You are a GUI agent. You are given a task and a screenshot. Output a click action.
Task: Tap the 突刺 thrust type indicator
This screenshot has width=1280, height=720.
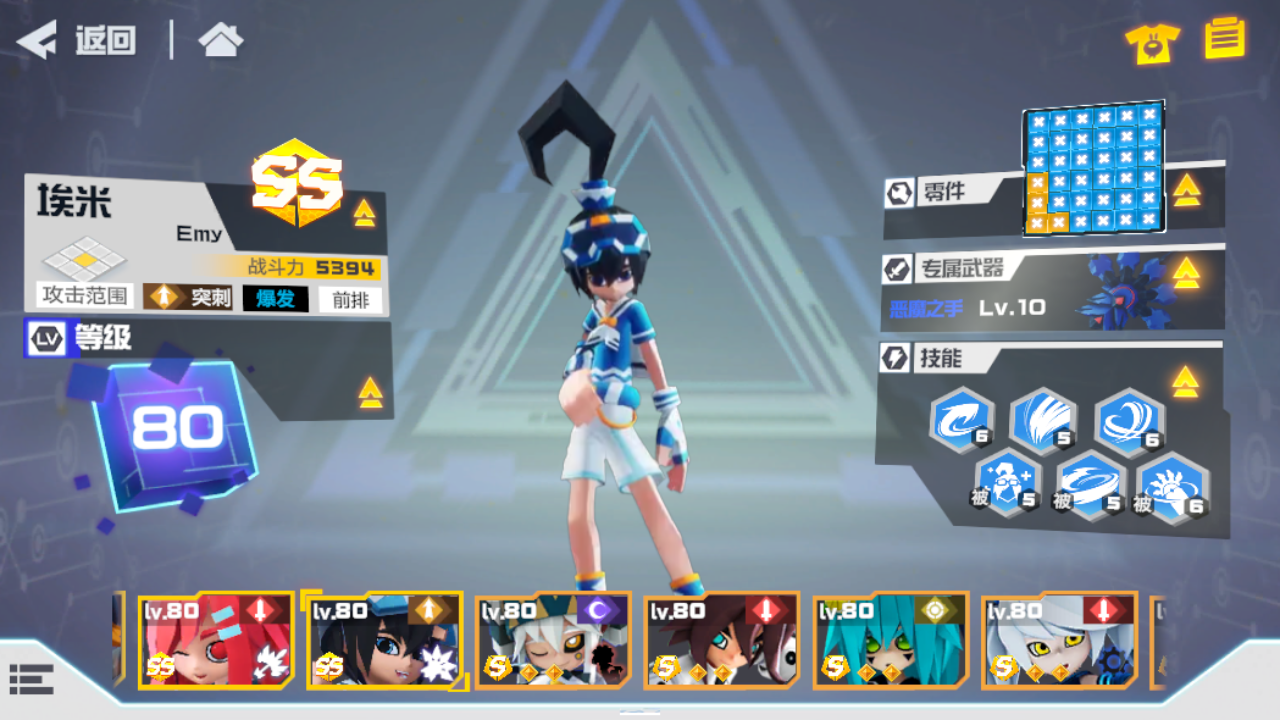pos(185,297)
